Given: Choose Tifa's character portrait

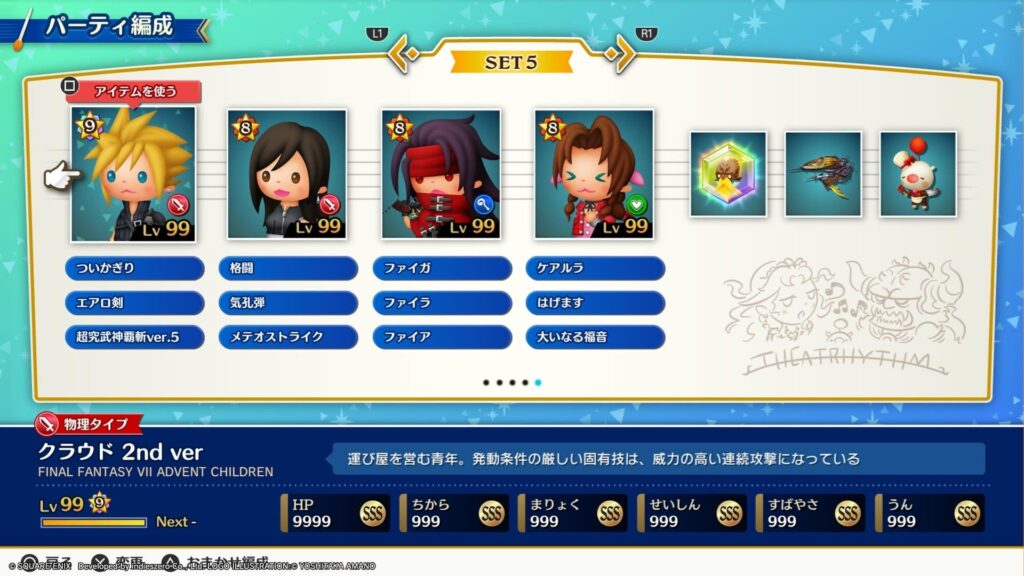Looking at the screenshot, I should tap(287, 175).
